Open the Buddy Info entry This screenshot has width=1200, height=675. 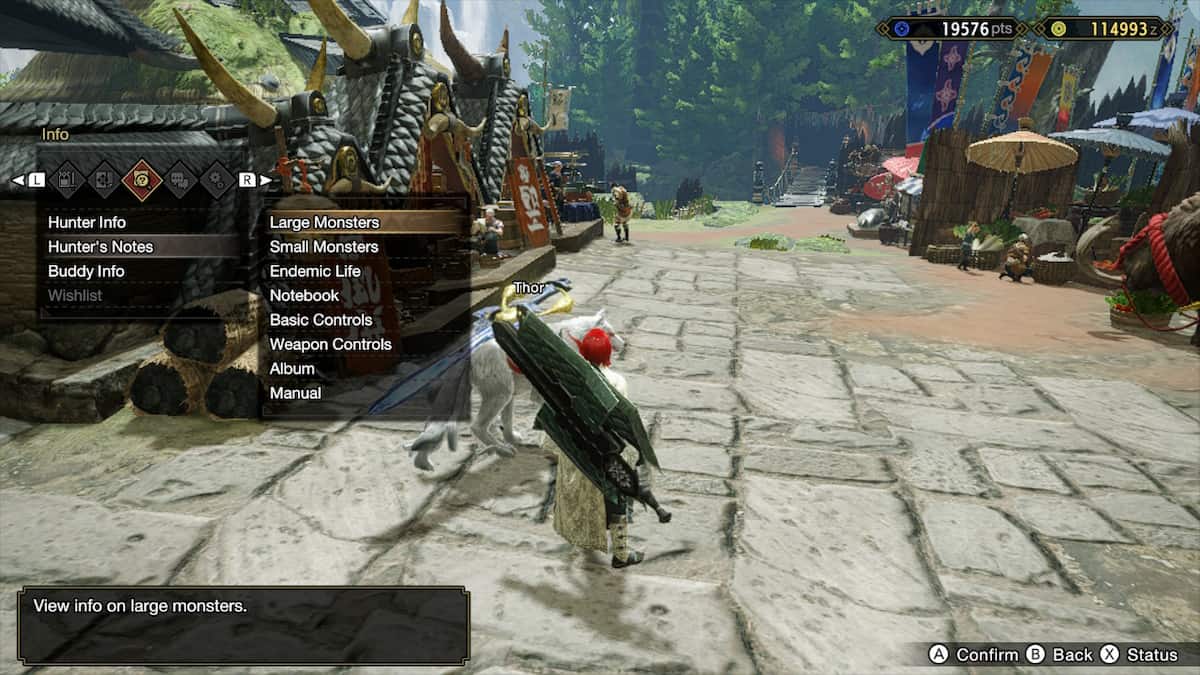pyautogui.click(x=86, y=271)
